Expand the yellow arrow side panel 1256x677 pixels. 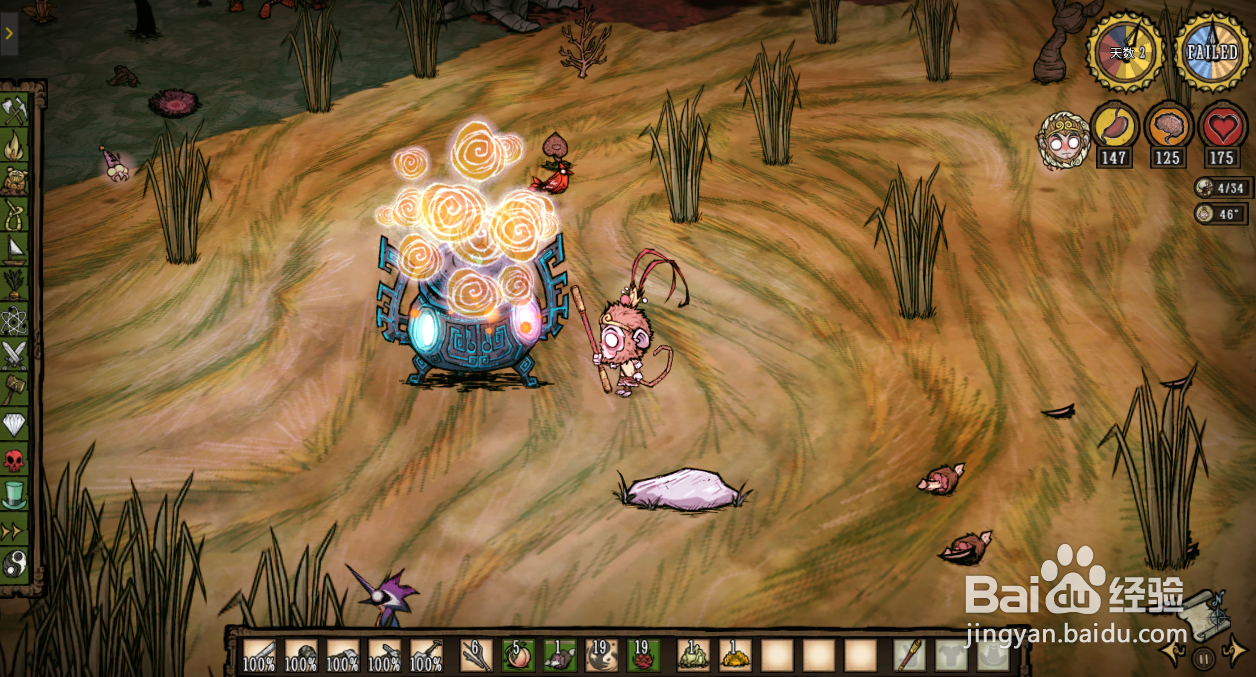tap(8, 33)
